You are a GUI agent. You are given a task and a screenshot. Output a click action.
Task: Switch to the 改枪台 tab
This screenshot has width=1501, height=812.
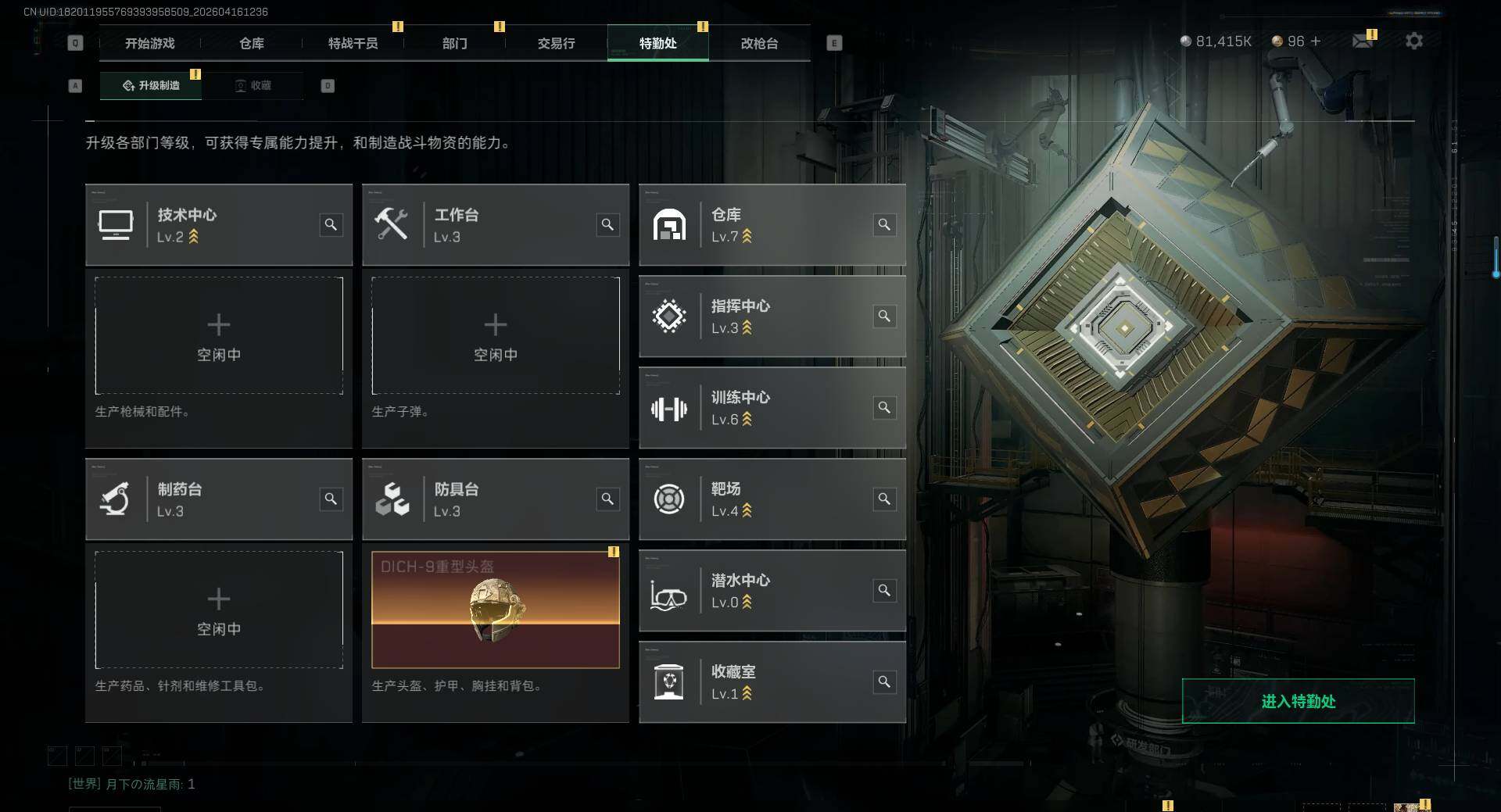point(759,44)
